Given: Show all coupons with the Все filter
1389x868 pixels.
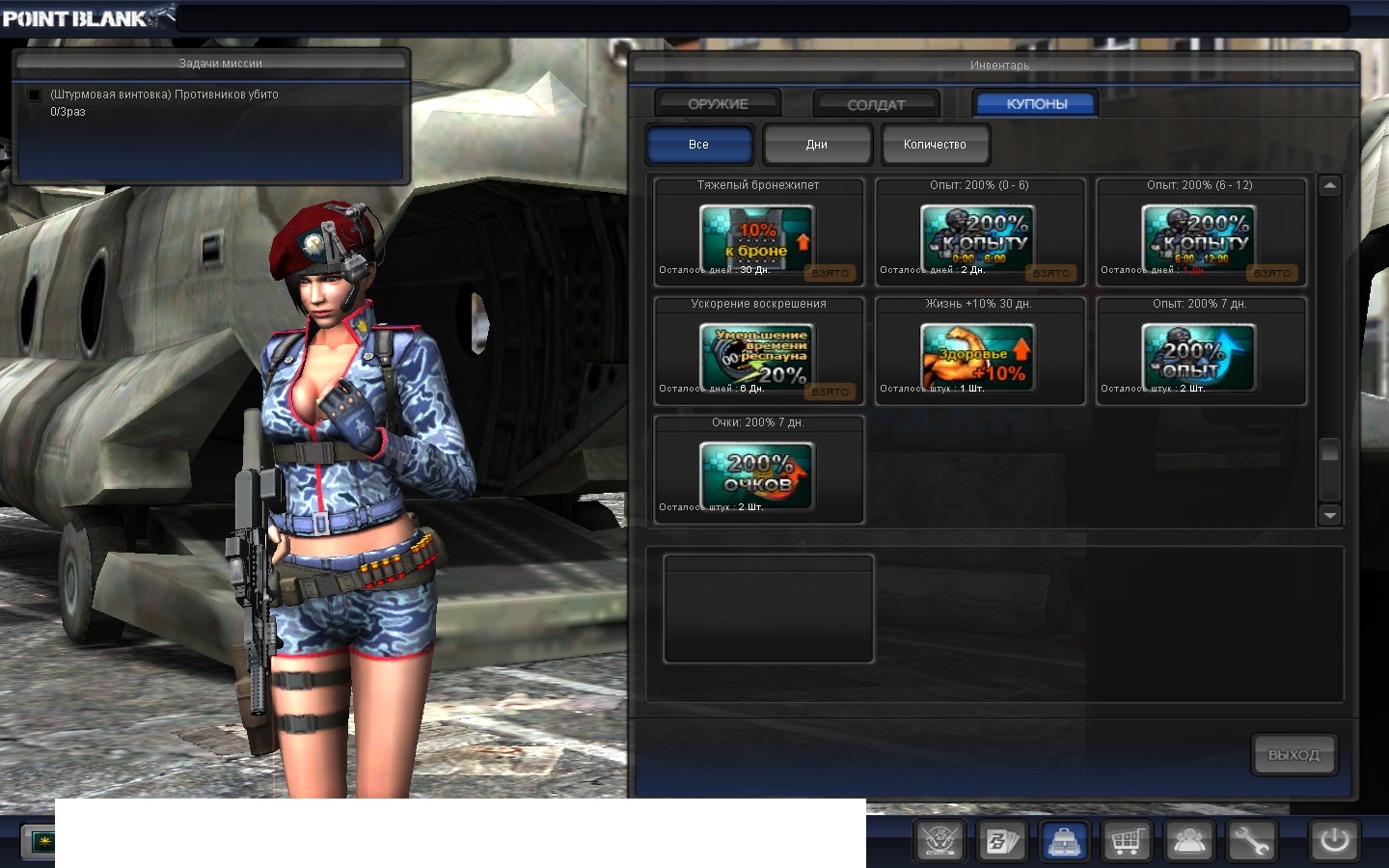Looking at the screenshot, I should [x=699, y=145].
